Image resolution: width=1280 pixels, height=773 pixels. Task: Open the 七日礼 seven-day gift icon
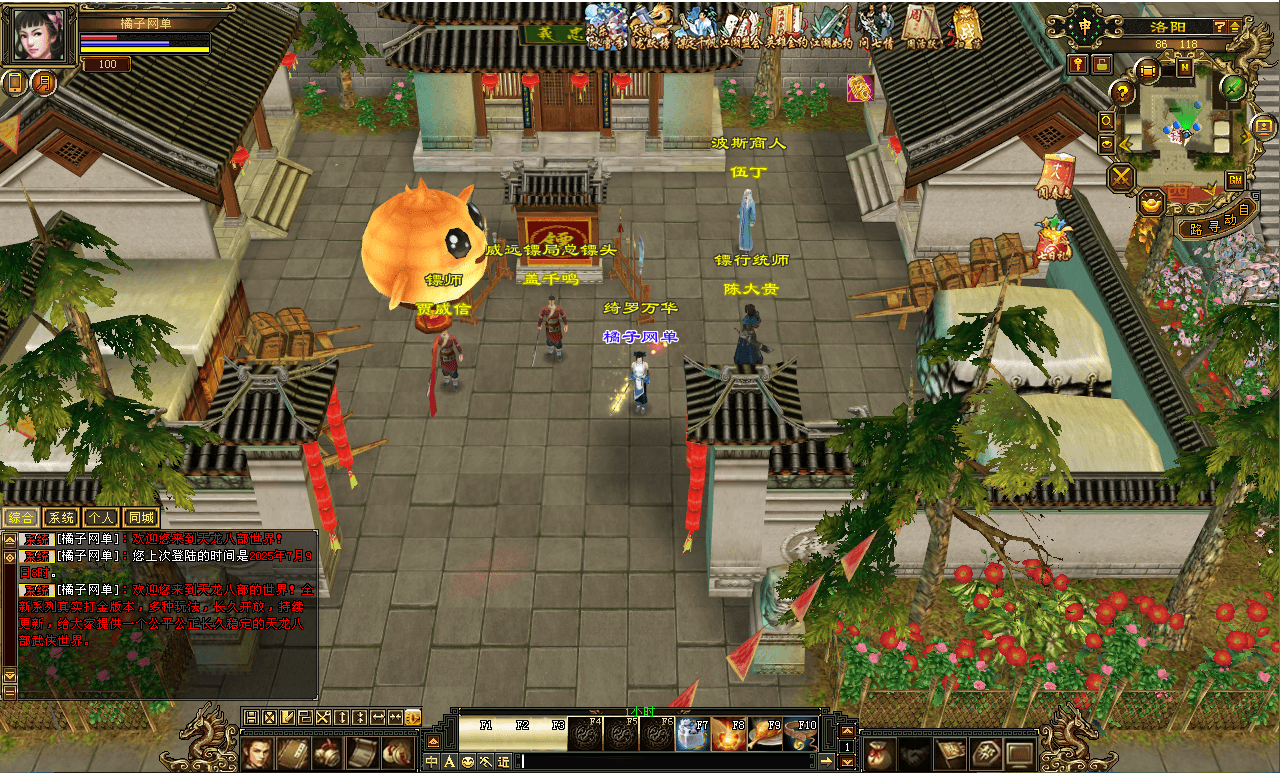[x=1051, y=240]
